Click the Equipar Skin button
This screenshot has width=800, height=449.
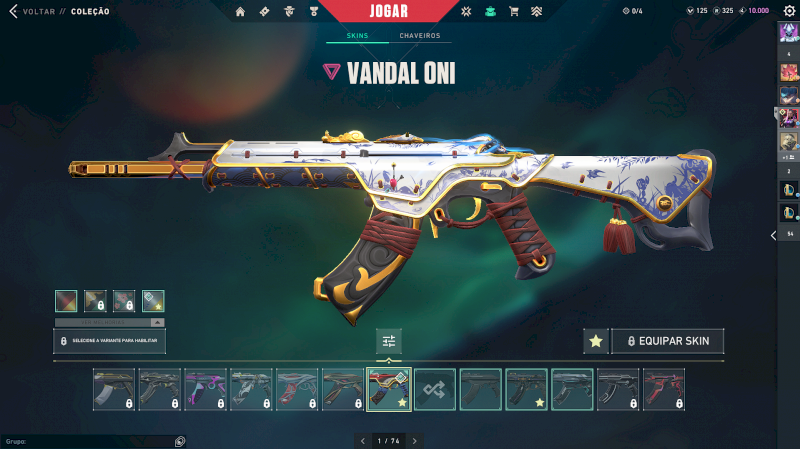click(667, 341)
